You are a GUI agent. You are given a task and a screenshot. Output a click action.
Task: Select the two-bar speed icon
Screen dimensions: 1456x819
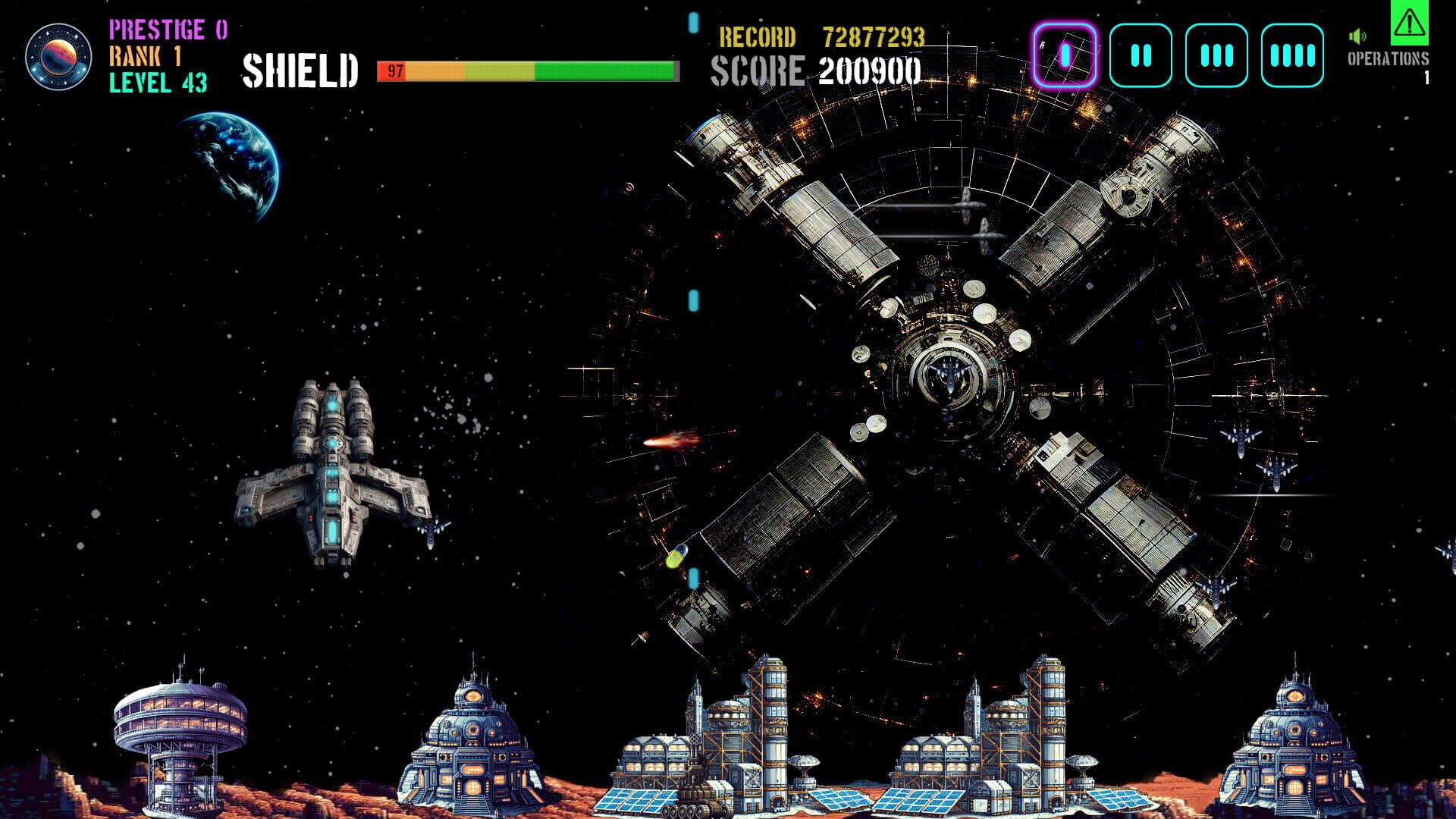[x=1141, y=55]
